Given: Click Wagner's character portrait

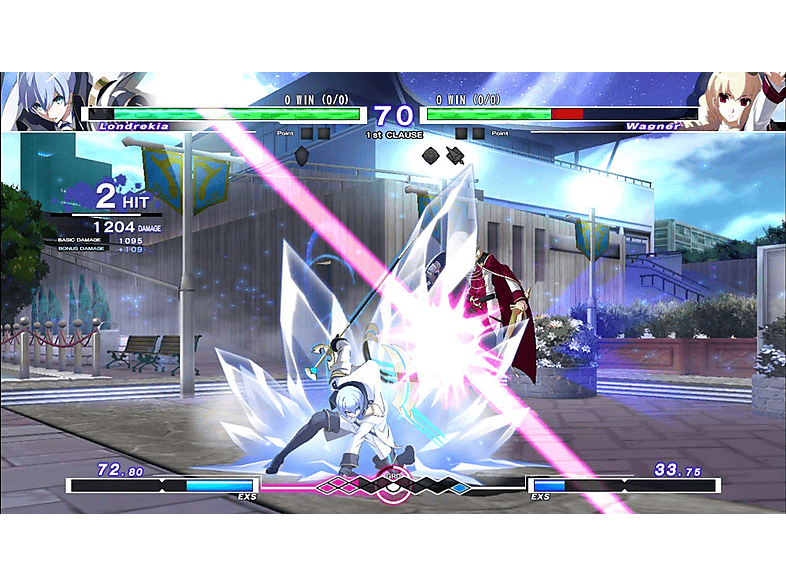Looking at the screenshot, I should pyautogui.click(x=738, y=101).
